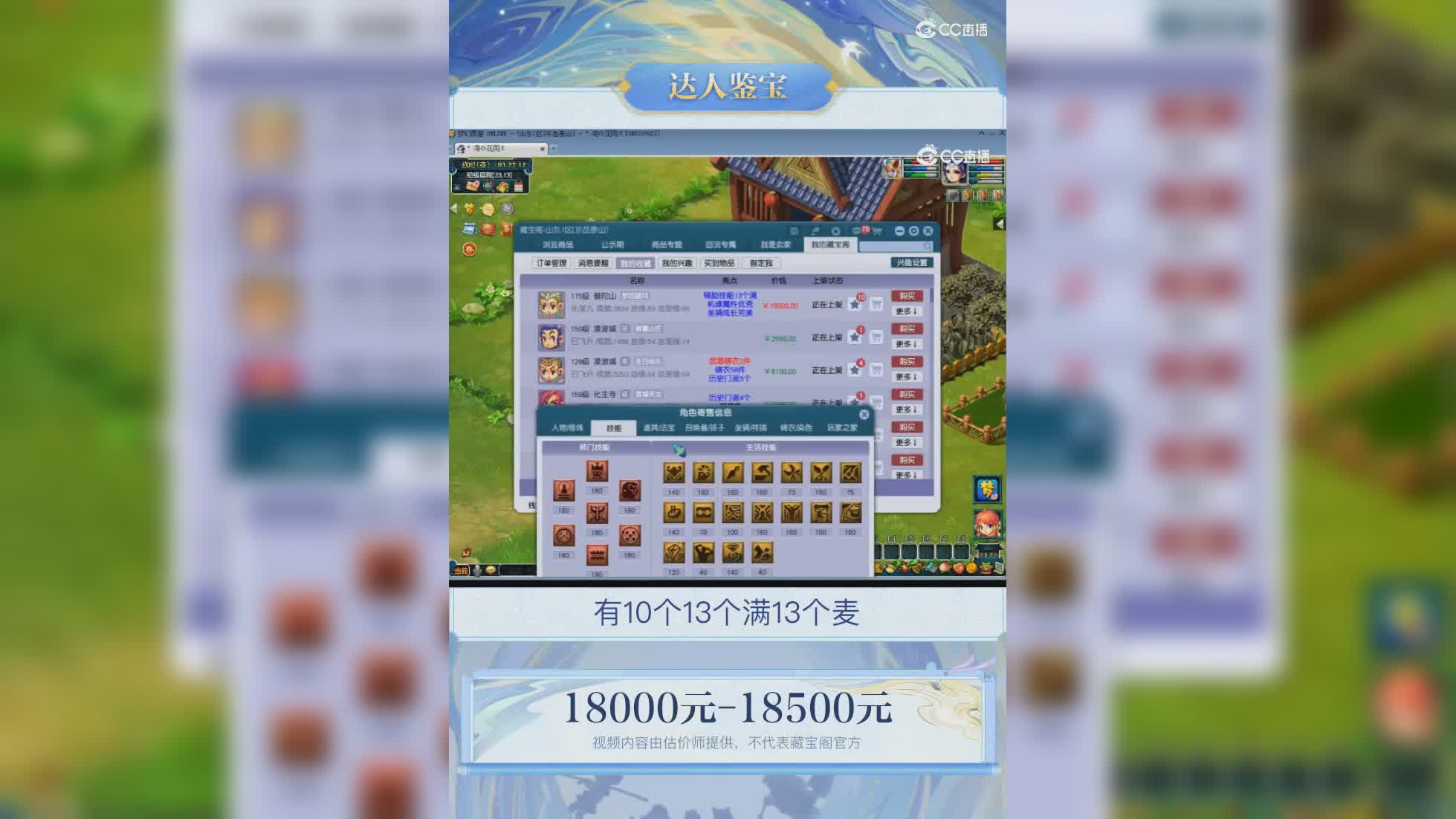Image resolution: width=1456 pixels, height=819 pixels.
Task: Open the shopping cart icon in title bar
Action: pos(876,231)
